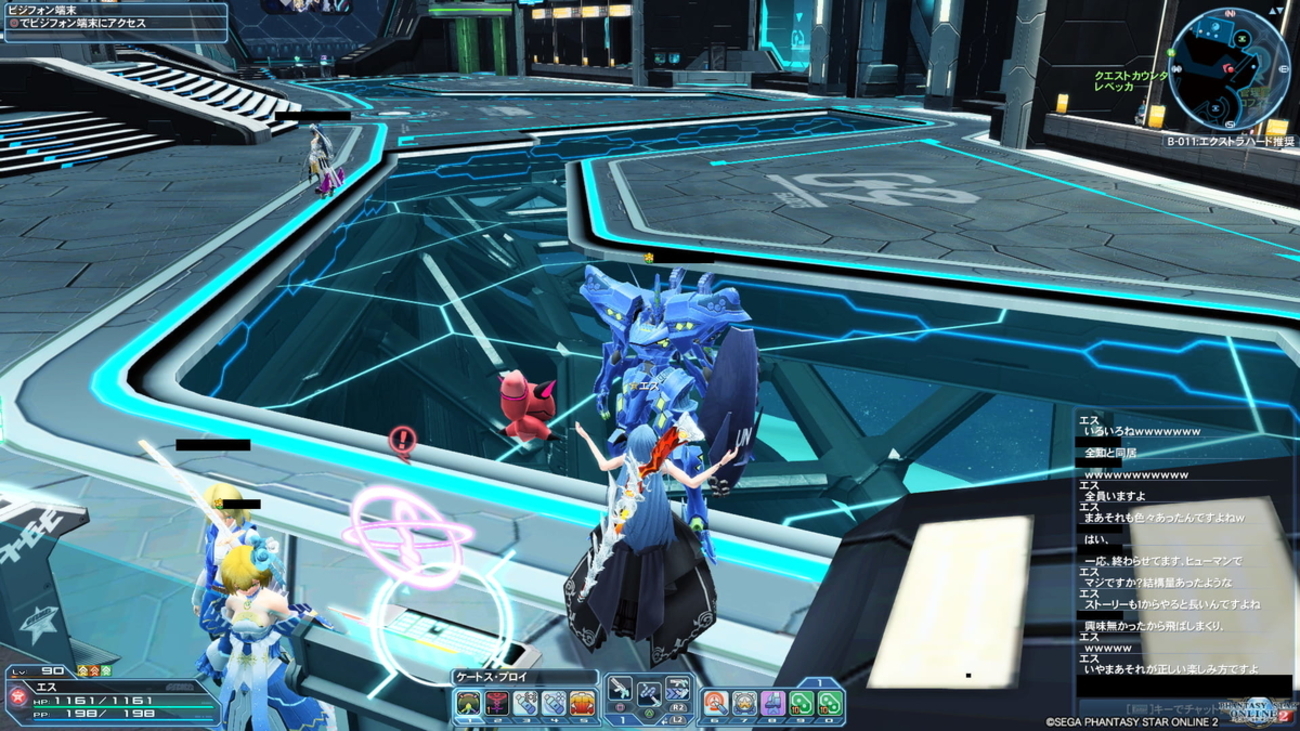The width and height of the screenshot is (1300, 731).
Task: Click the red exclamation mark above the rappy
Action: click(405, 438)
